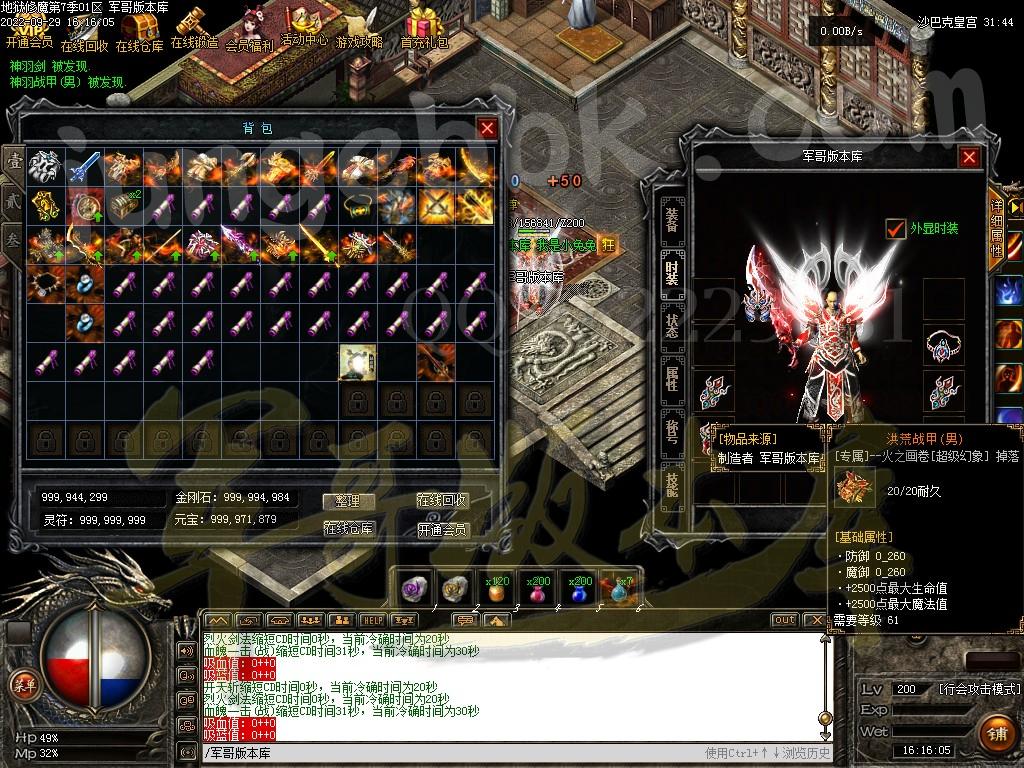Open the 在线锻造 hammer icon
The height and width of the screenshot is (768, 1024).
pyautogui.click(x=193, y=25)
